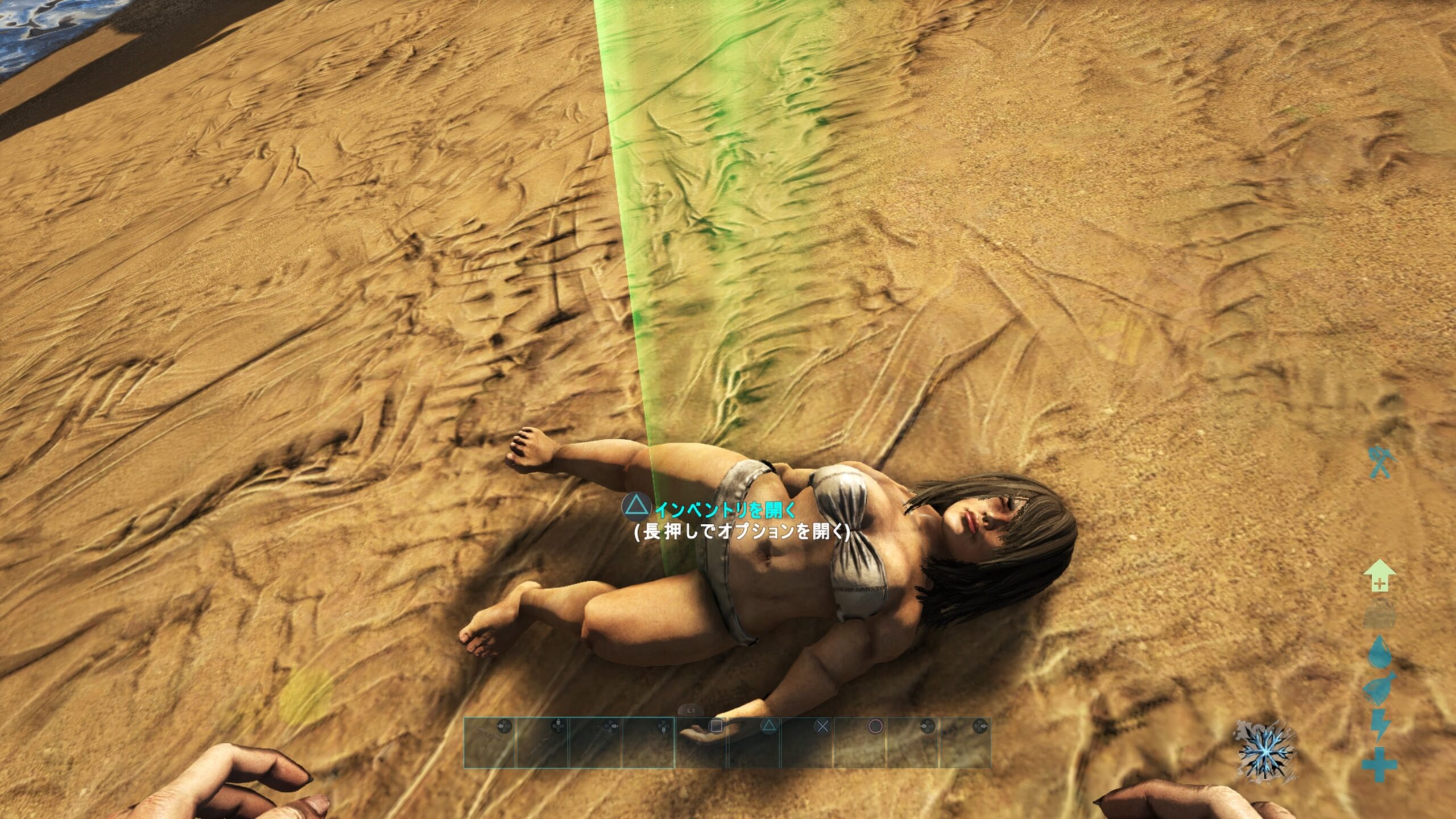The image size is (1456, 819).
Task: Click the food meat status icon
Action: 1380,688
